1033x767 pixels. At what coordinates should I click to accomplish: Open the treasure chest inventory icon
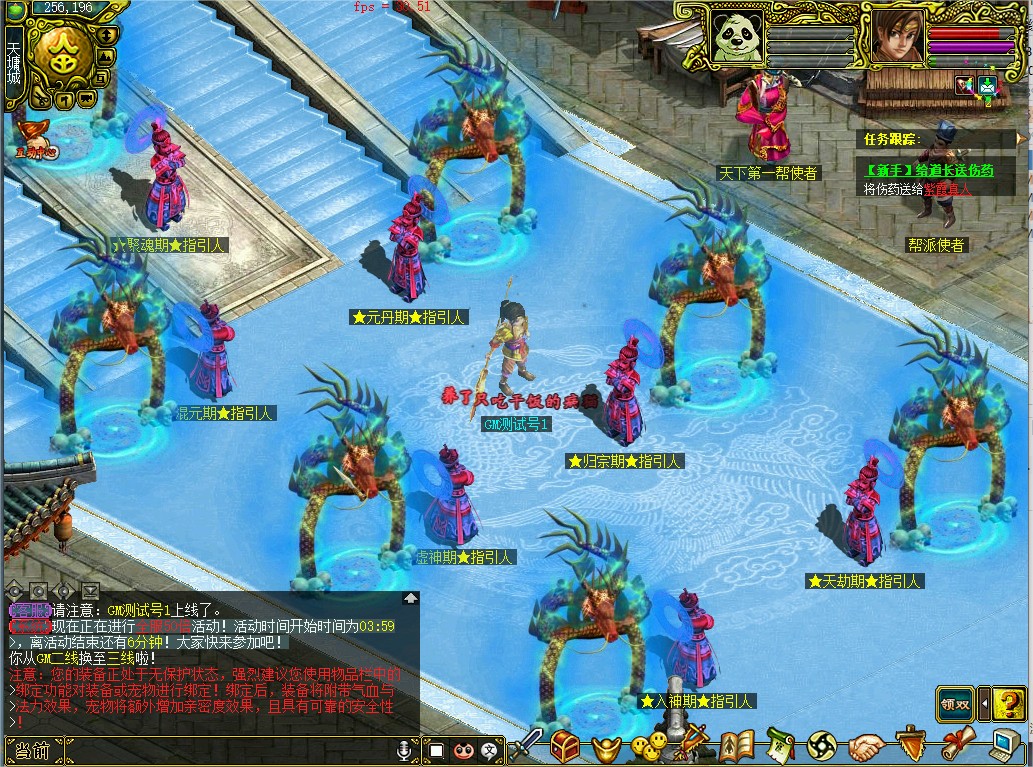click(x=566, y=746)
